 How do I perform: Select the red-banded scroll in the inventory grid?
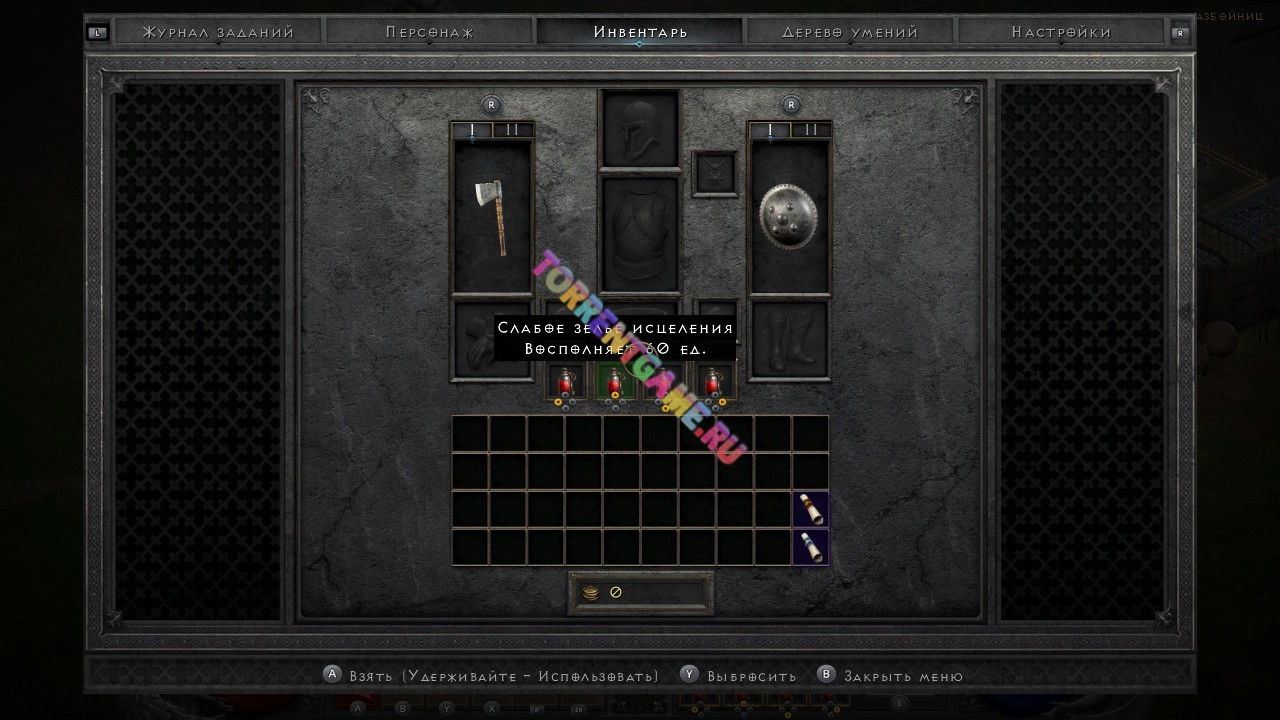(811, 509)
